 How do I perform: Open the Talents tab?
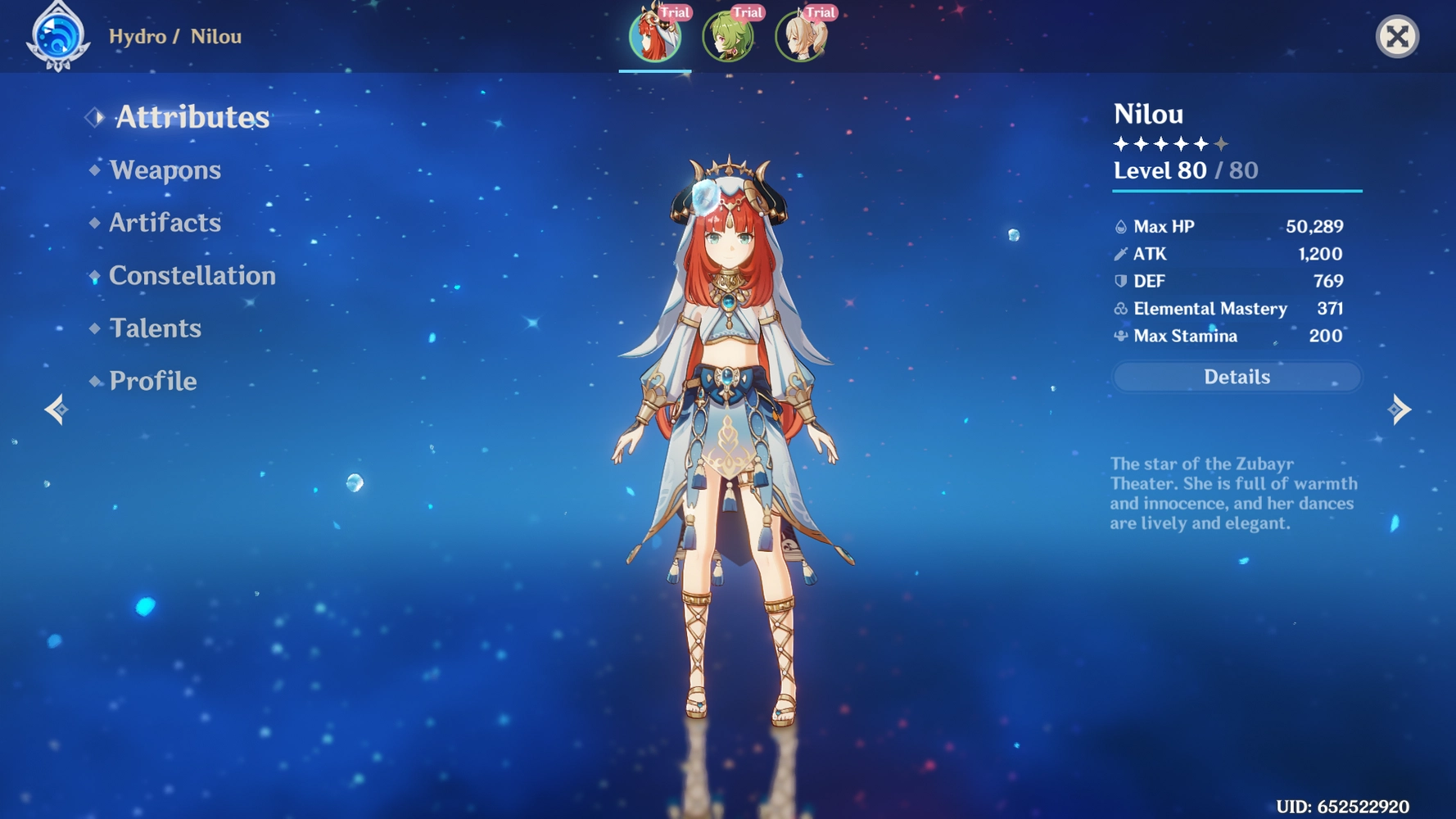click(x=154, y=328)
